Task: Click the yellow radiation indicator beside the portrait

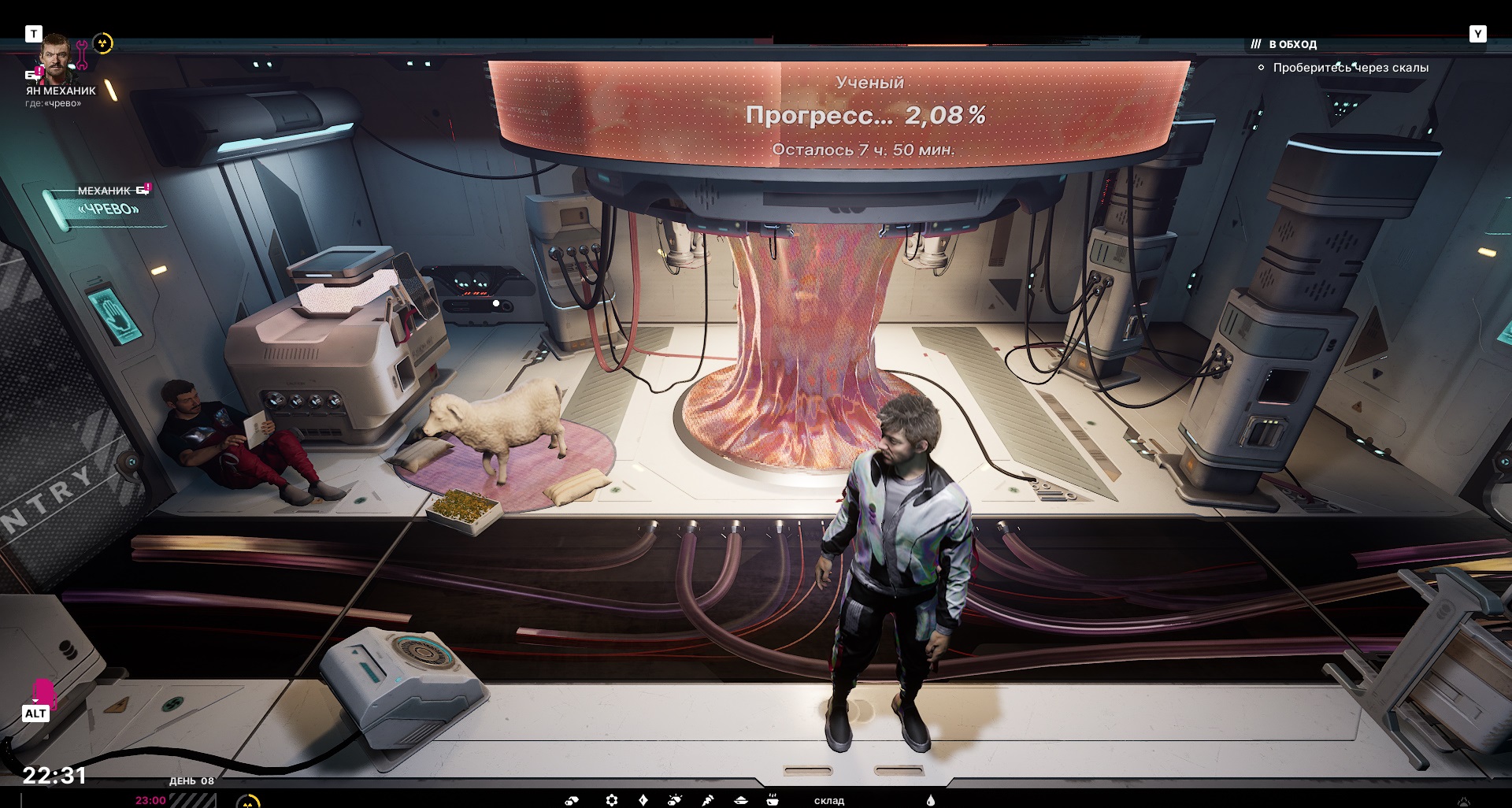Action: click(x=103, y=43)
